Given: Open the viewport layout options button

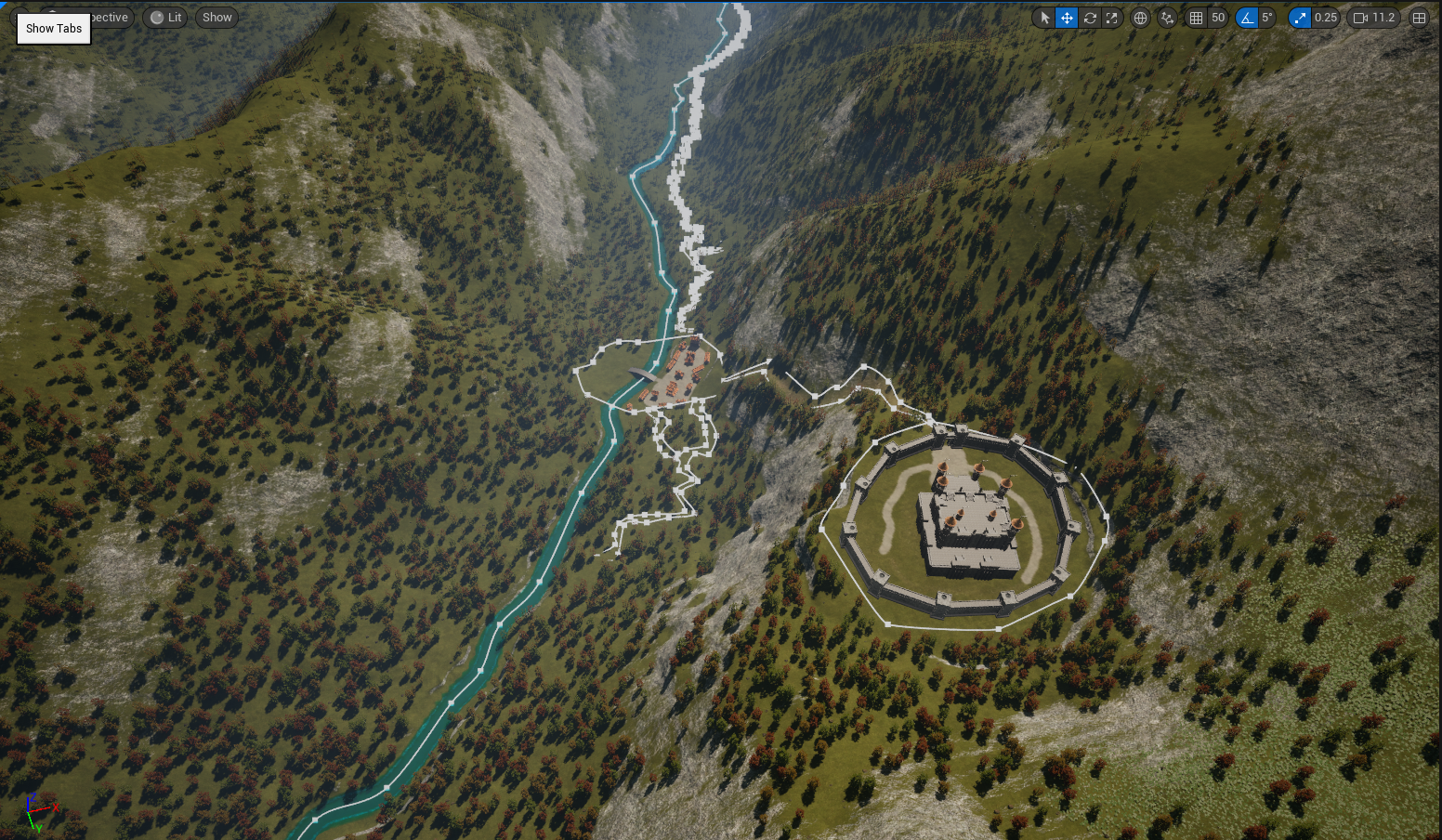Looking at the screenshot, I should [x=1419, y=18].
